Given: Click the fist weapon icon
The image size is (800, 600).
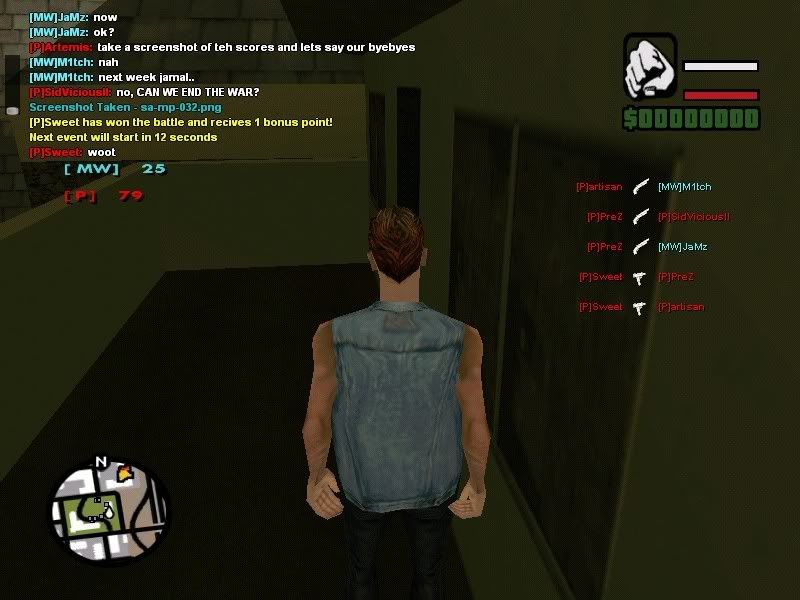Looking at the screenshot, I should click(650, 68).
